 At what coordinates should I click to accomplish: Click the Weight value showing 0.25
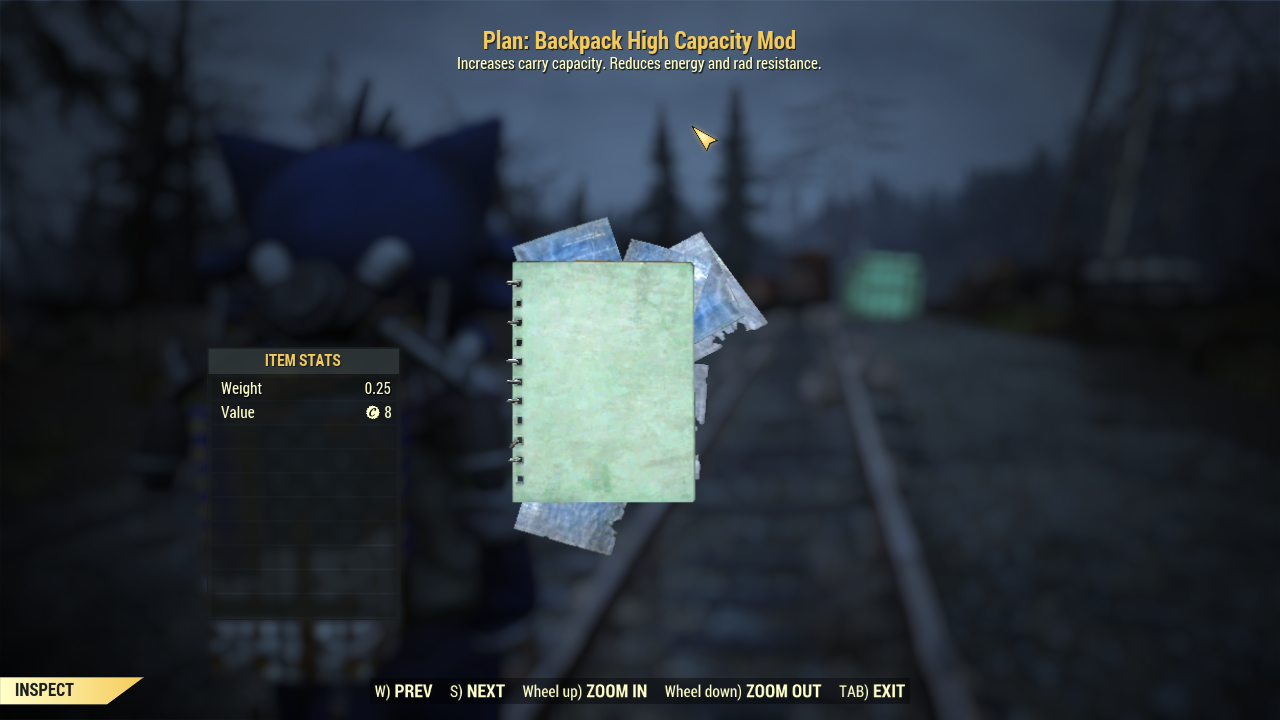378,388
